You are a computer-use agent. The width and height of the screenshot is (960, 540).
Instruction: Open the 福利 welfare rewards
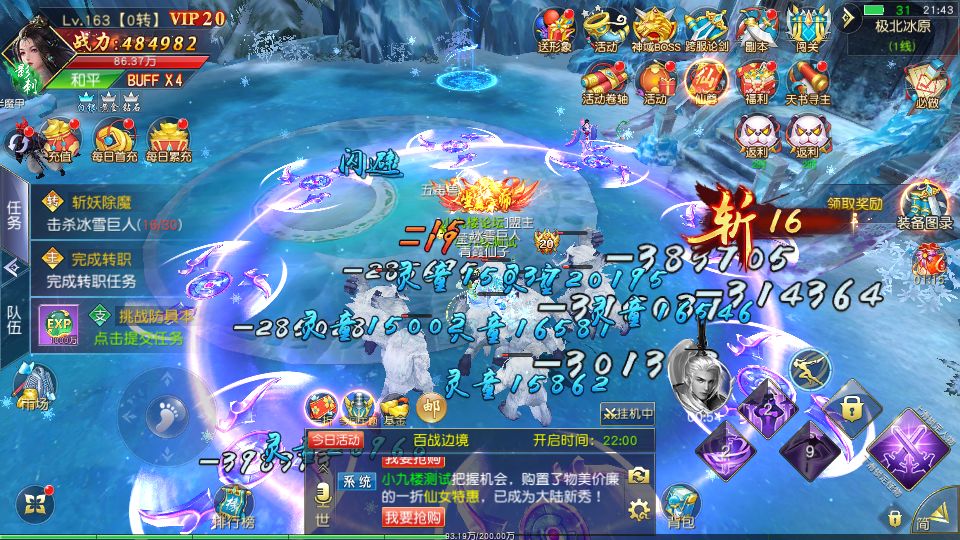(x=757, y=80)
